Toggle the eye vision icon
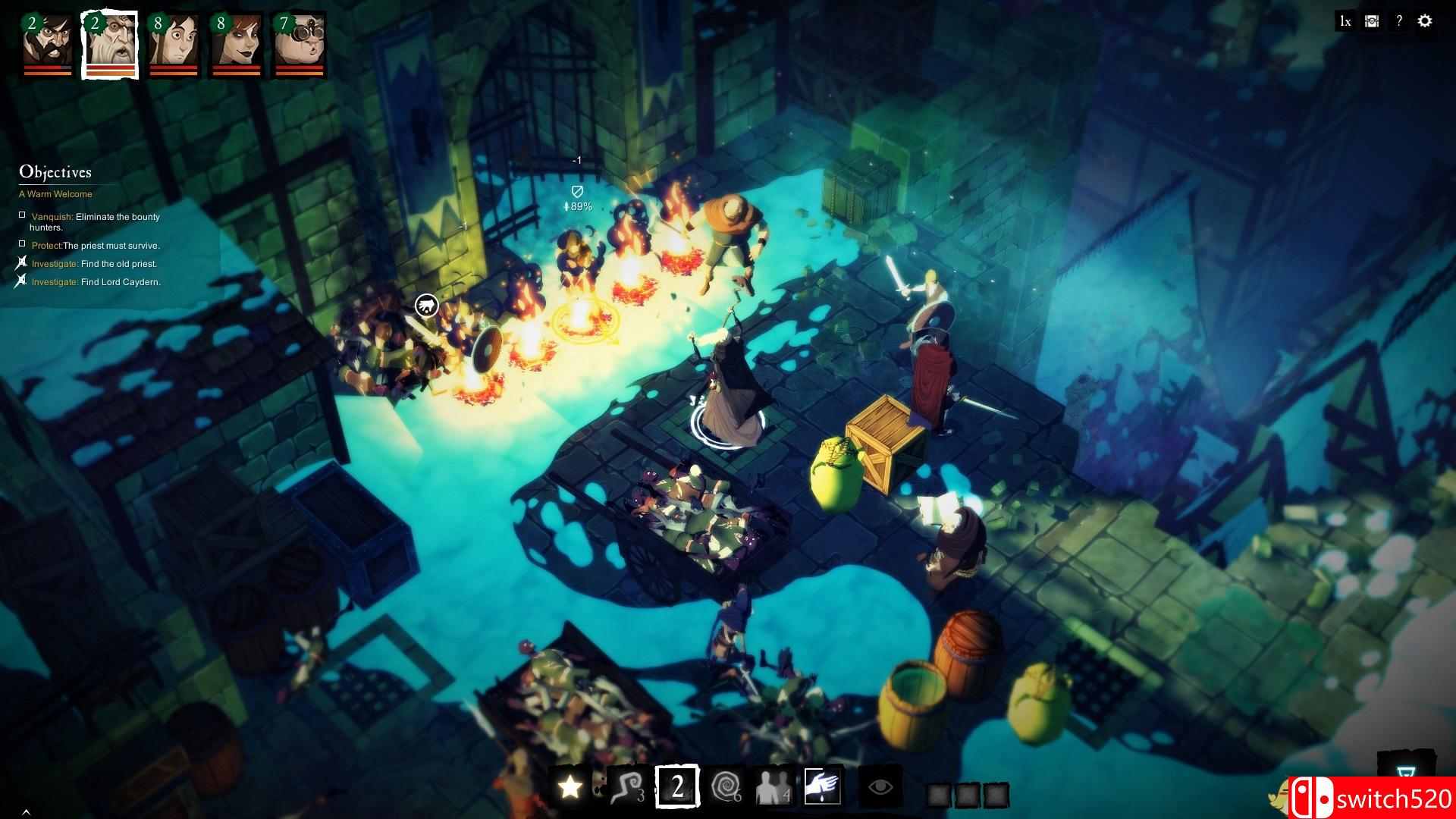The image size is (1456, 819). [x=880, y=787]
